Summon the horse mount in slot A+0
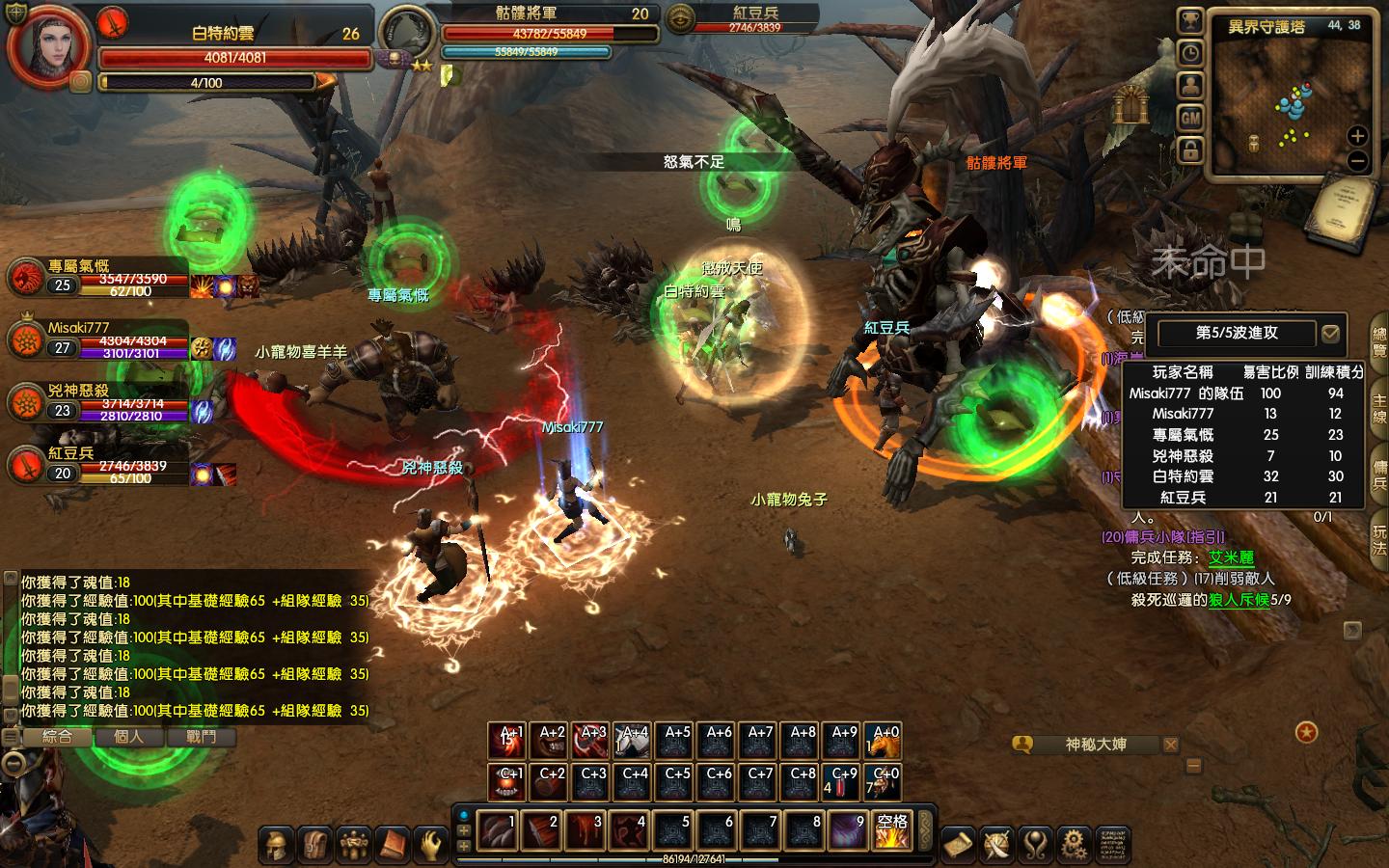 885,741
